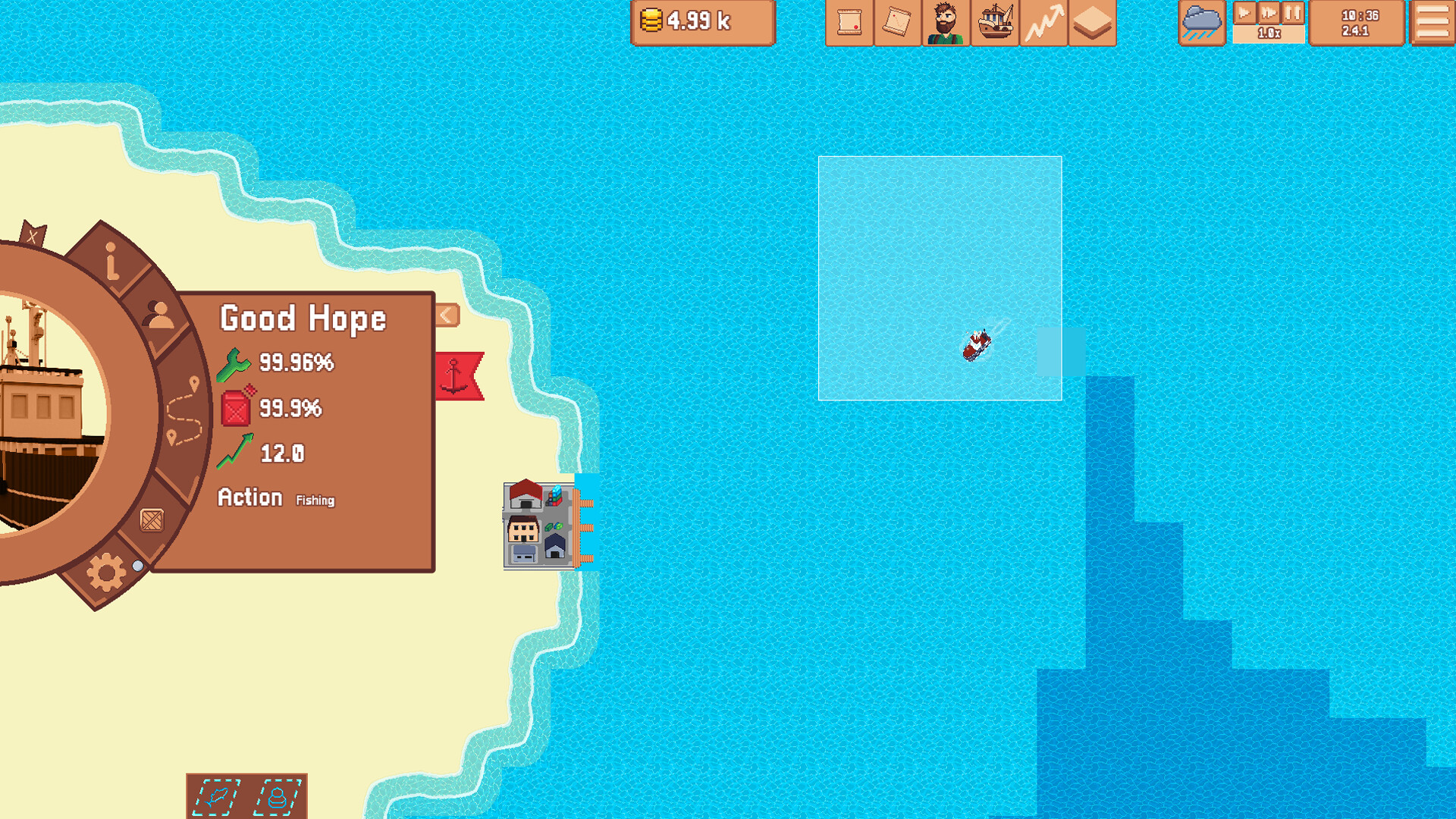Open the statistics graph icon
This screenshot has height=819, width=1456.
point(1044,23)
